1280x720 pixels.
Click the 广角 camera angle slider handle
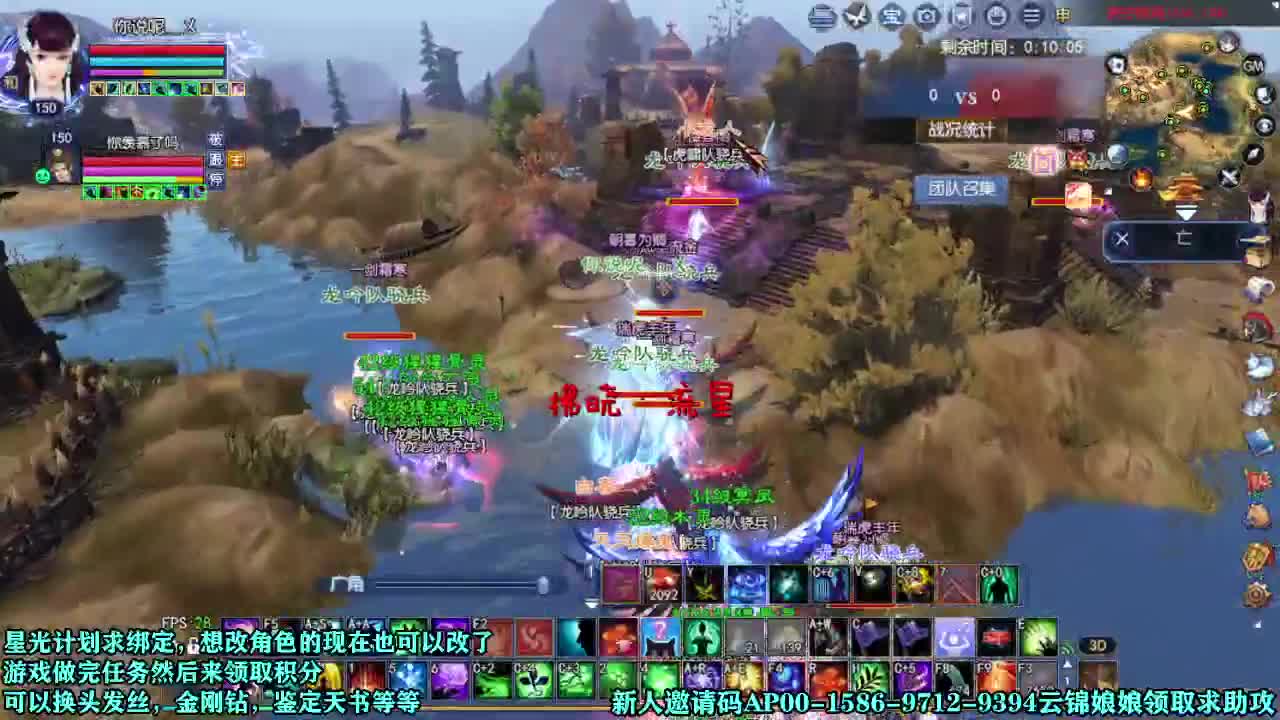[x=543, y=584]
